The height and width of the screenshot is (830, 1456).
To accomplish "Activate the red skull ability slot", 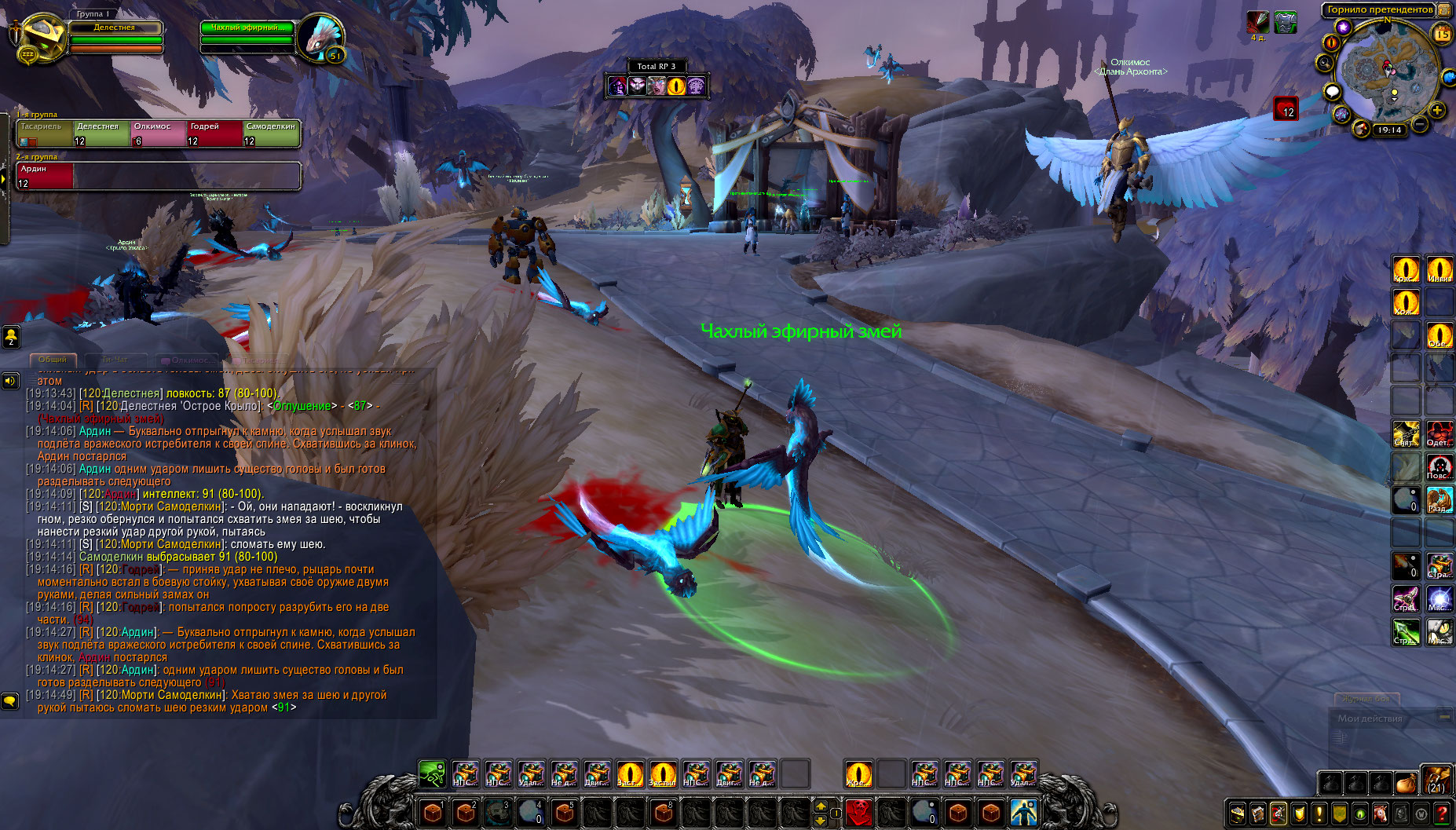I will pos(858,812).
